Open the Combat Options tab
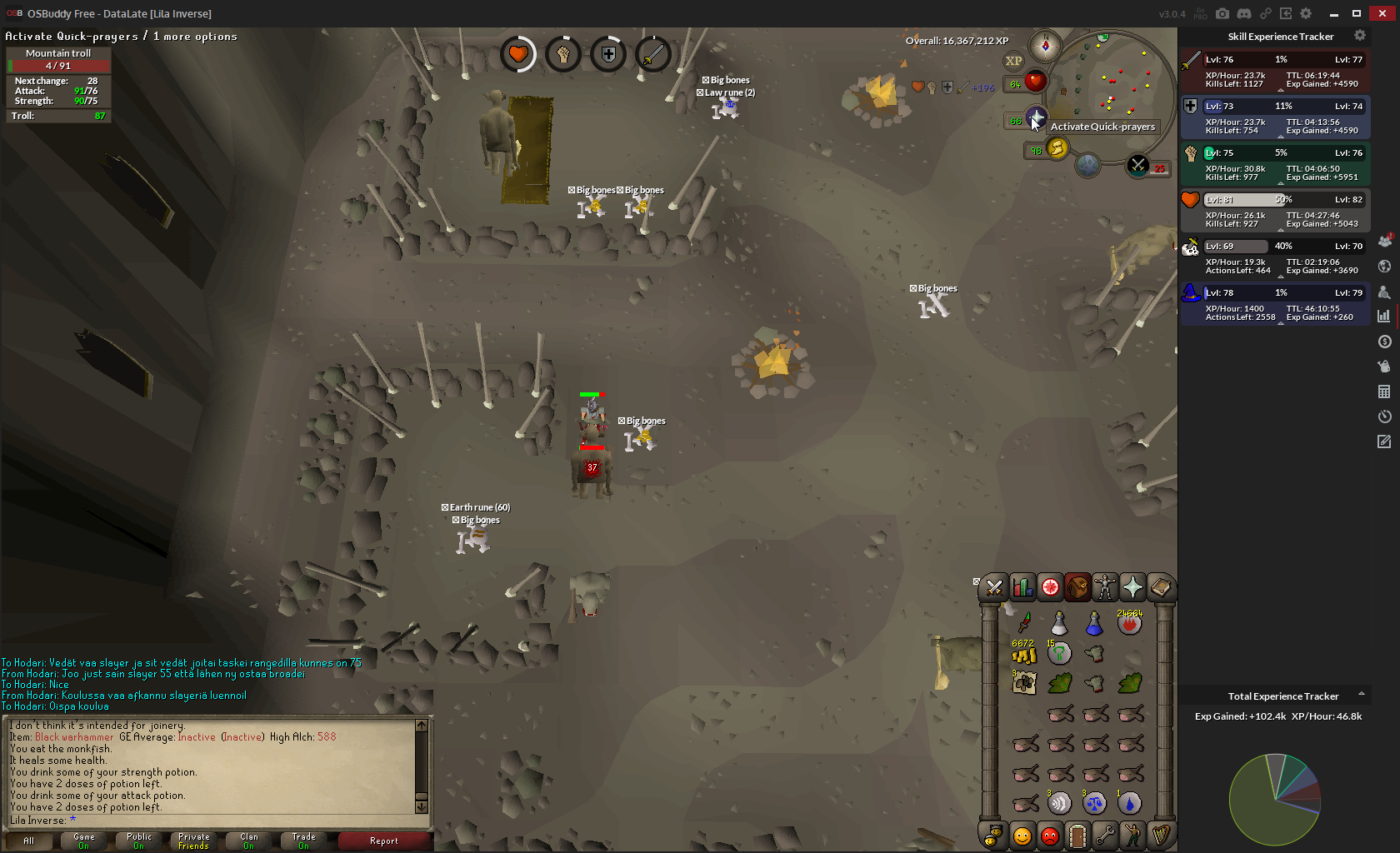Viewport: 1400px width, 853px height. coord(994,588)
